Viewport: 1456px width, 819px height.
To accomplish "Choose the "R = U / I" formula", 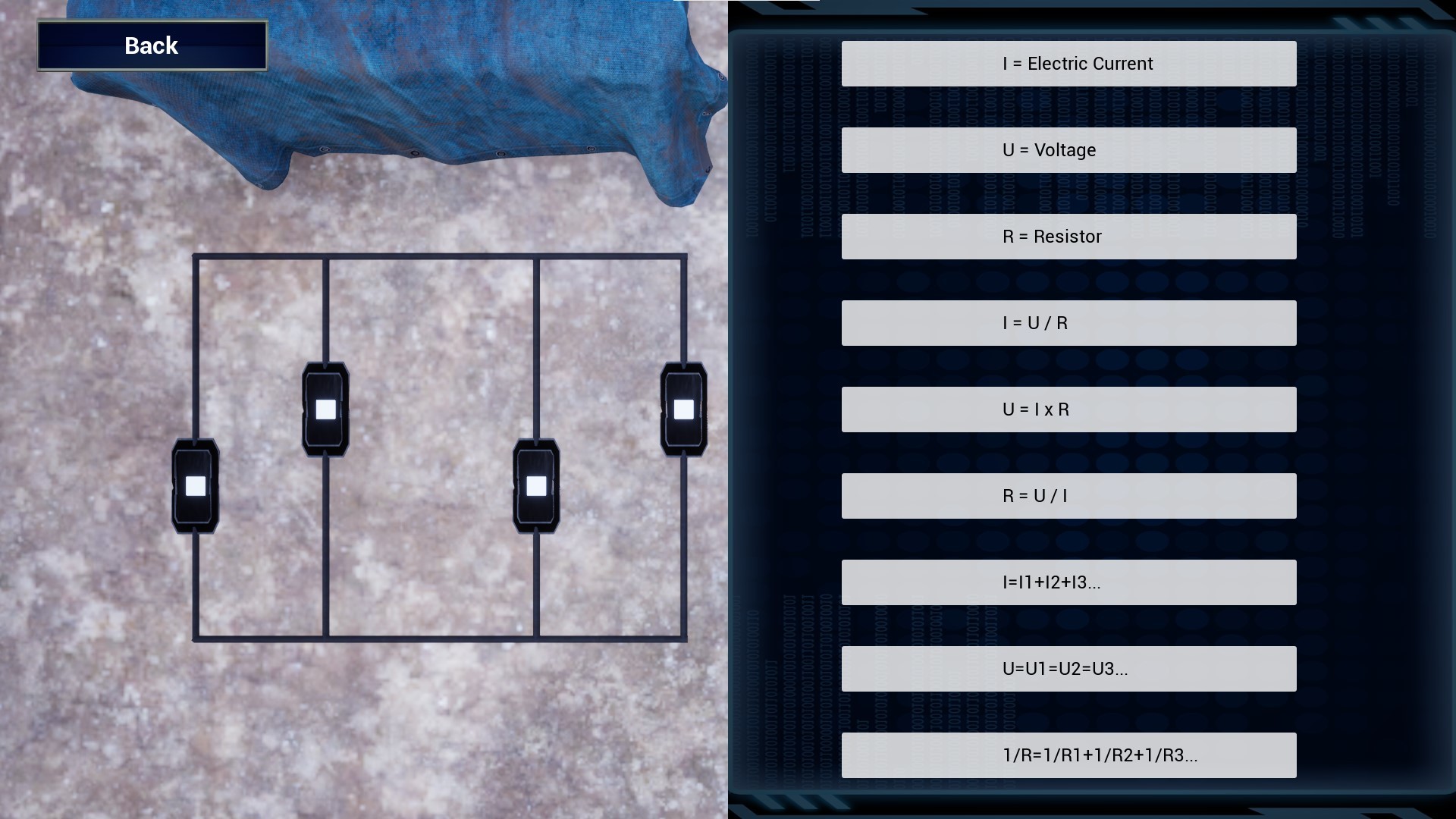I will point(1068,495).
